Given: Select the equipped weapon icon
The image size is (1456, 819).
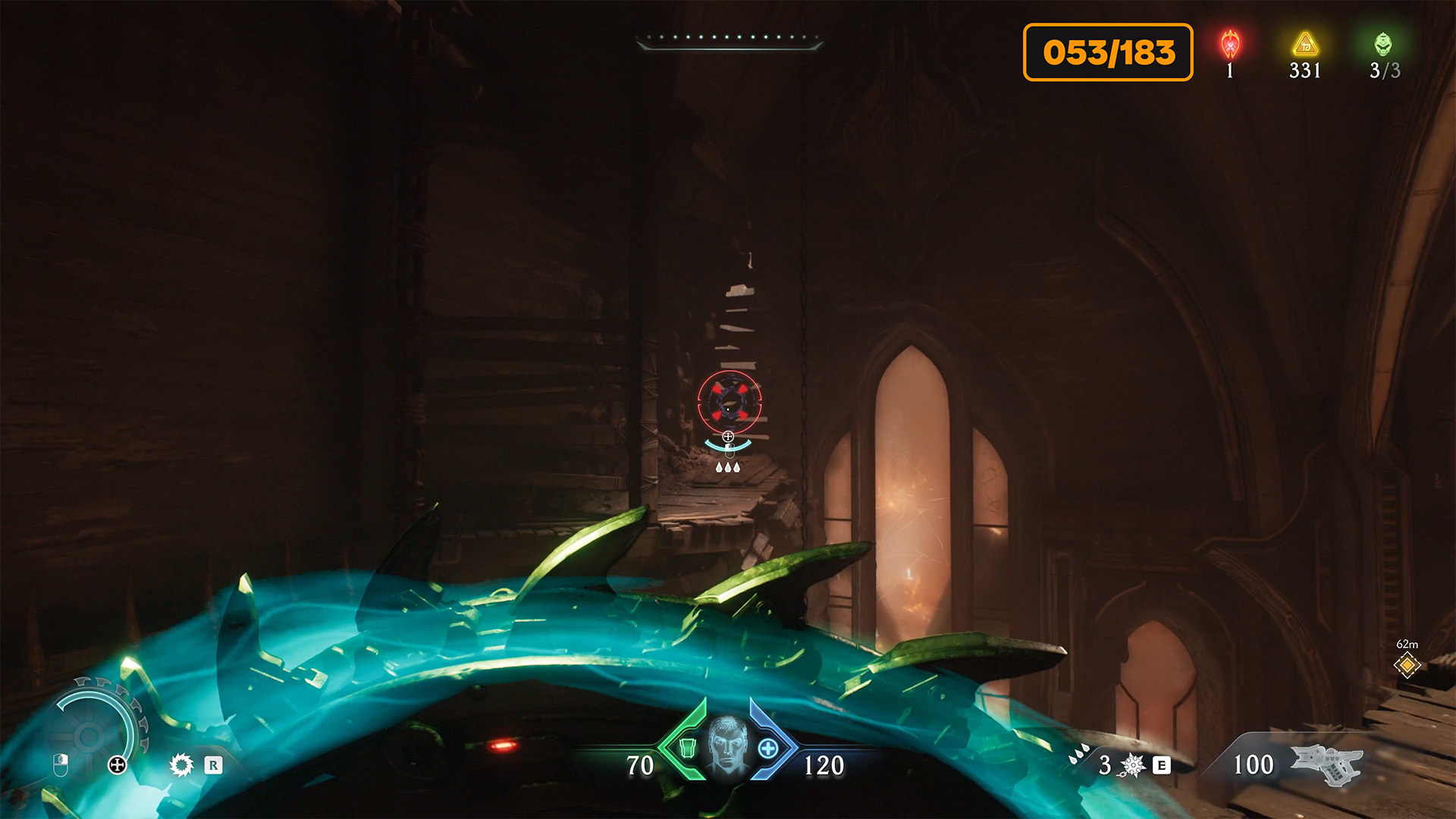Looking at the screenshot, I should (x=1327, y=763).
